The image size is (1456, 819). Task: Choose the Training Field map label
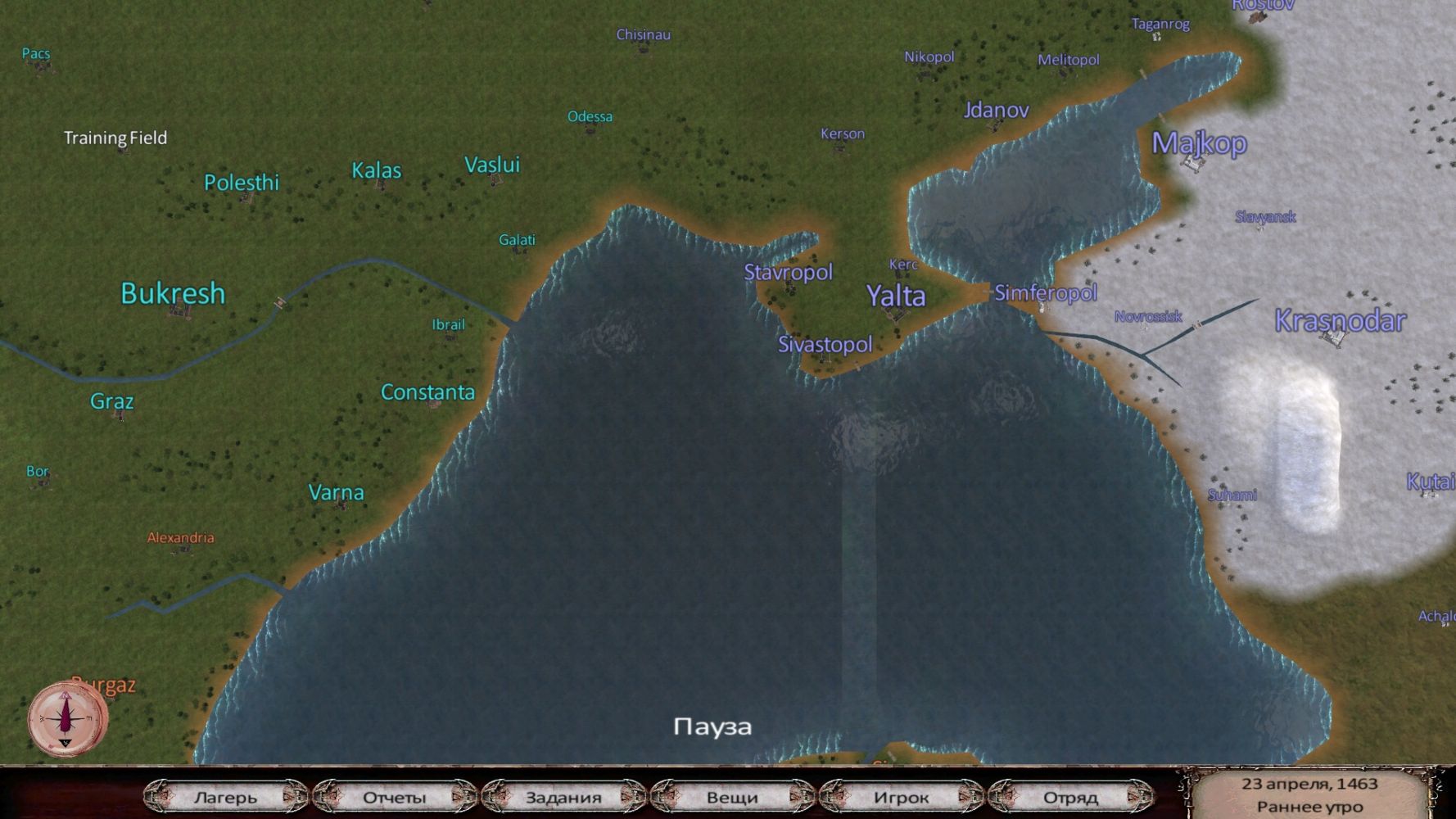click(x=115, y=138)
